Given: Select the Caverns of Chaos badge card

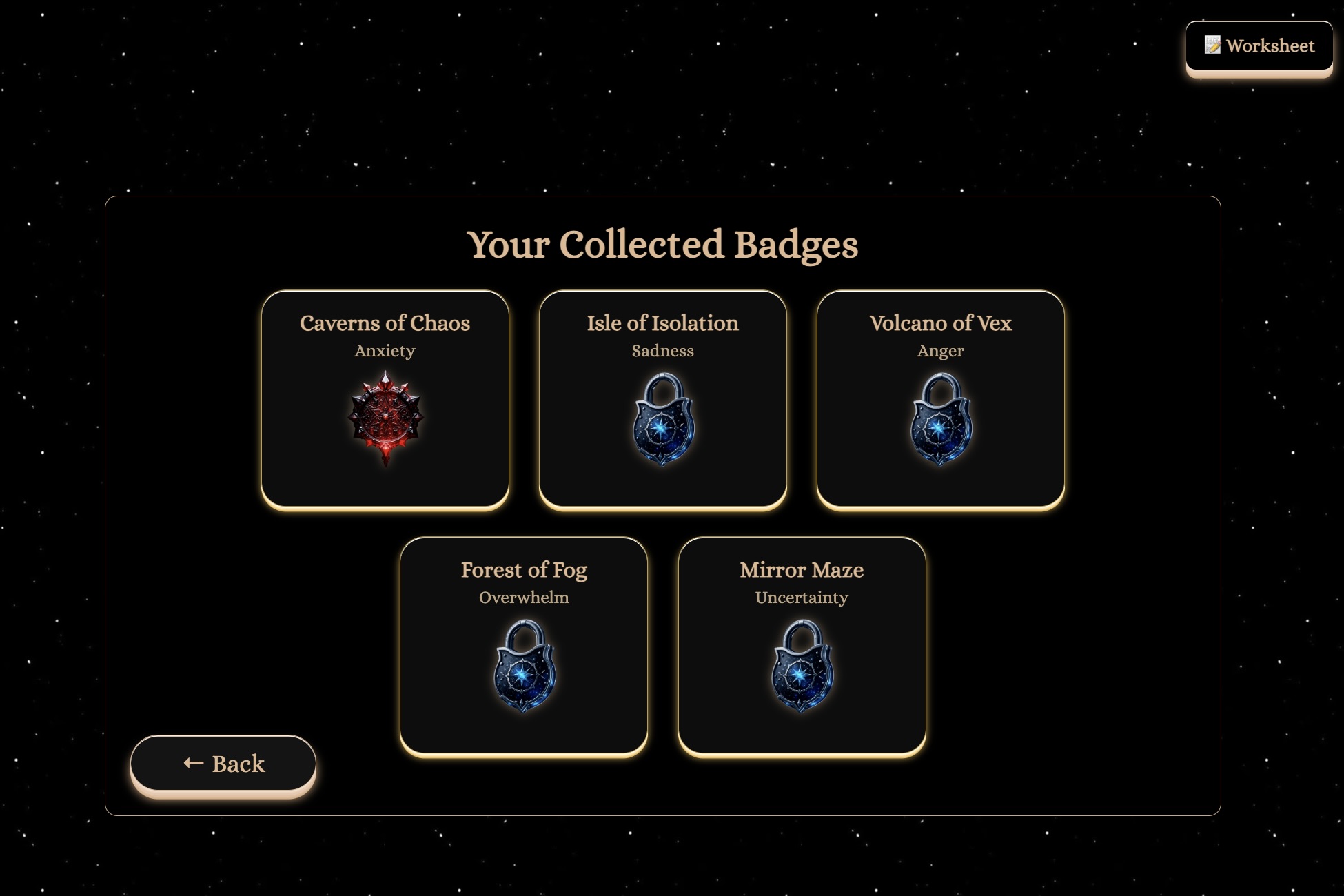Looking at the screenshot, I should (x=385, y=399).
